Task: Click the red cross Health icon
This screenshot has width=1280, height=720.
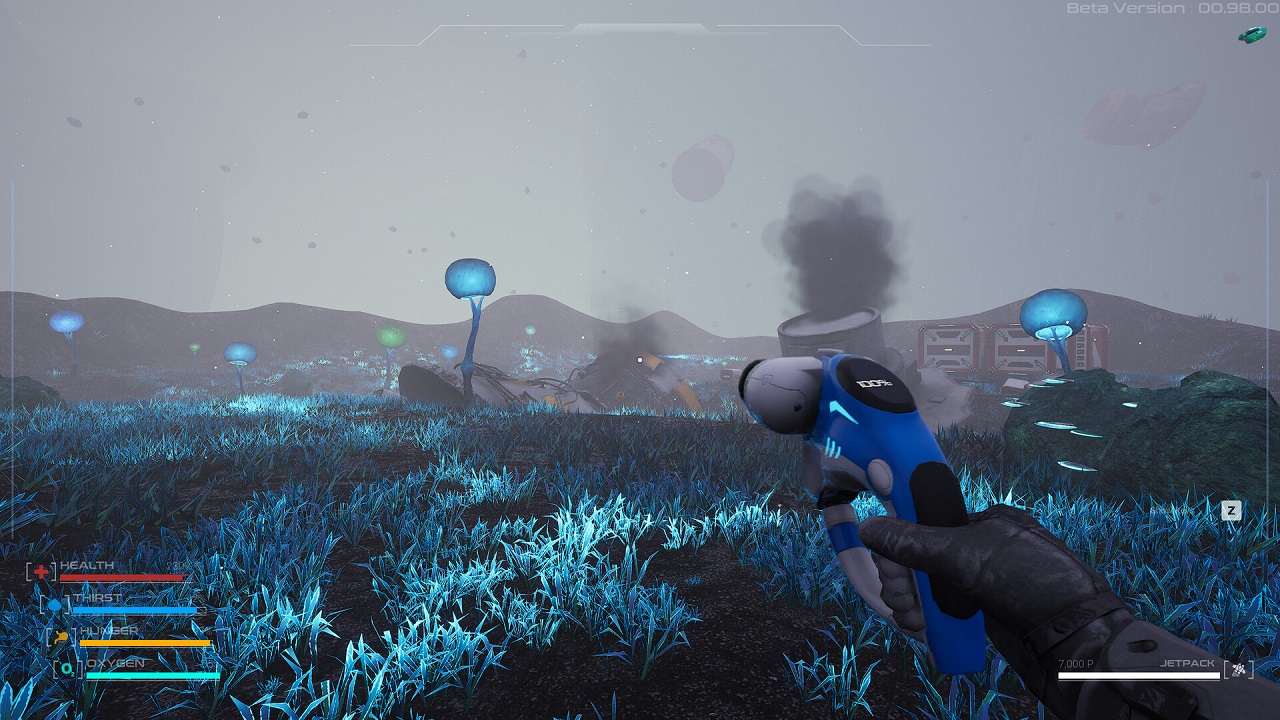Action: click(x=41, y=571)
